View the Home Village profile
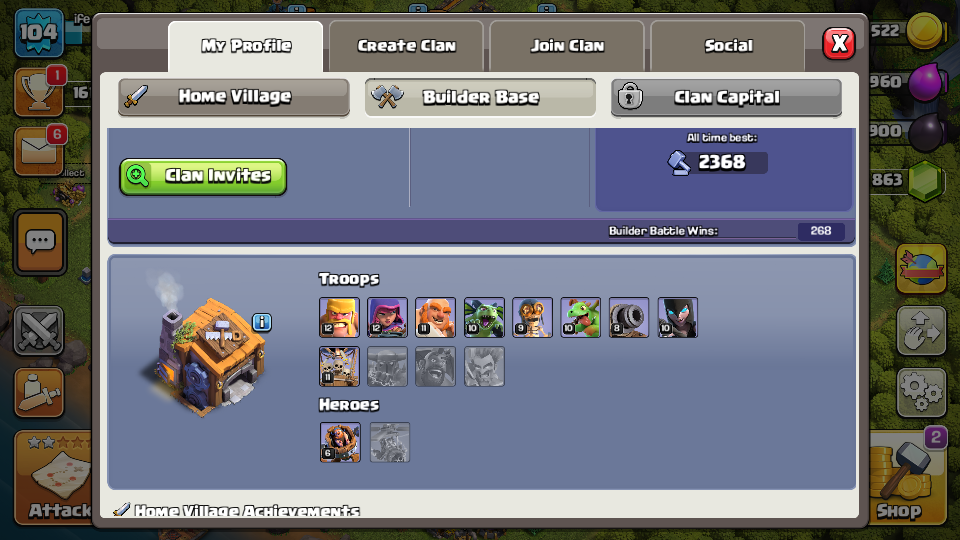 coord(234,97)
